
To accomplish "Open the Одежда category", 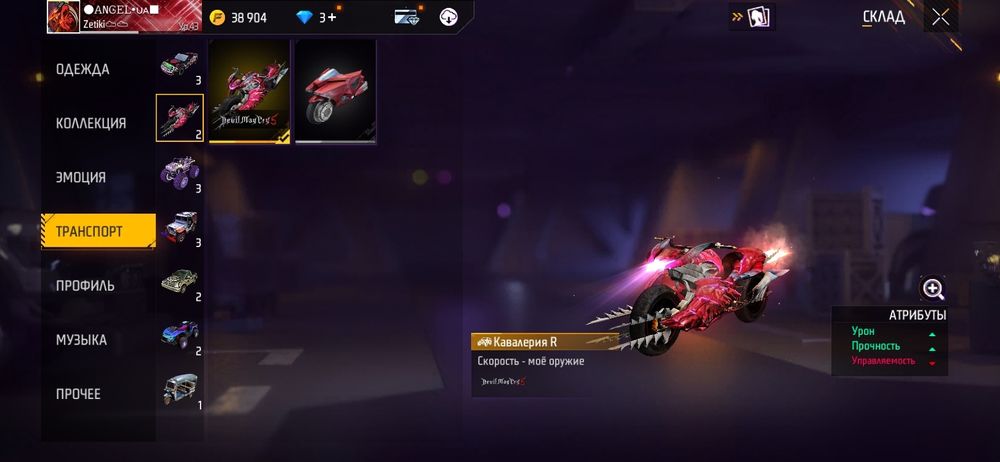I will tap(83, 69).
